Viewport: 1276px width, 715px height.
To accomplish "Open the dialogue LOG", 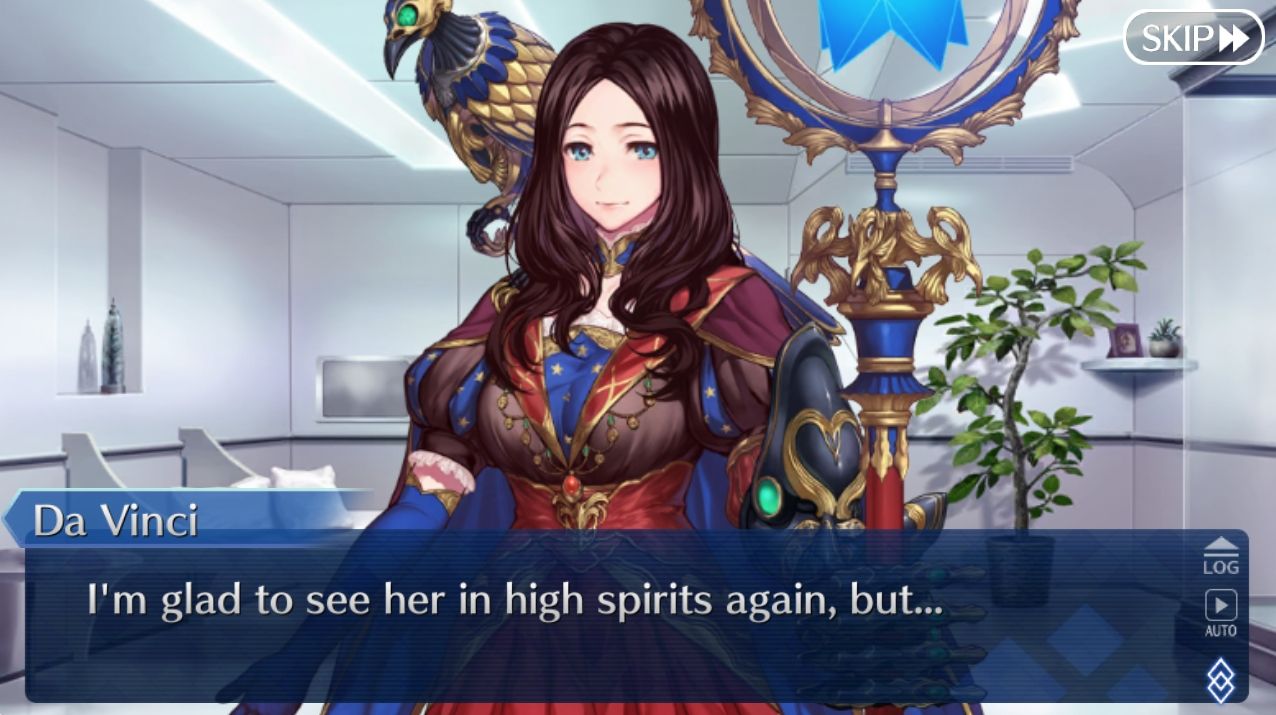I will tap(1220, 555).
